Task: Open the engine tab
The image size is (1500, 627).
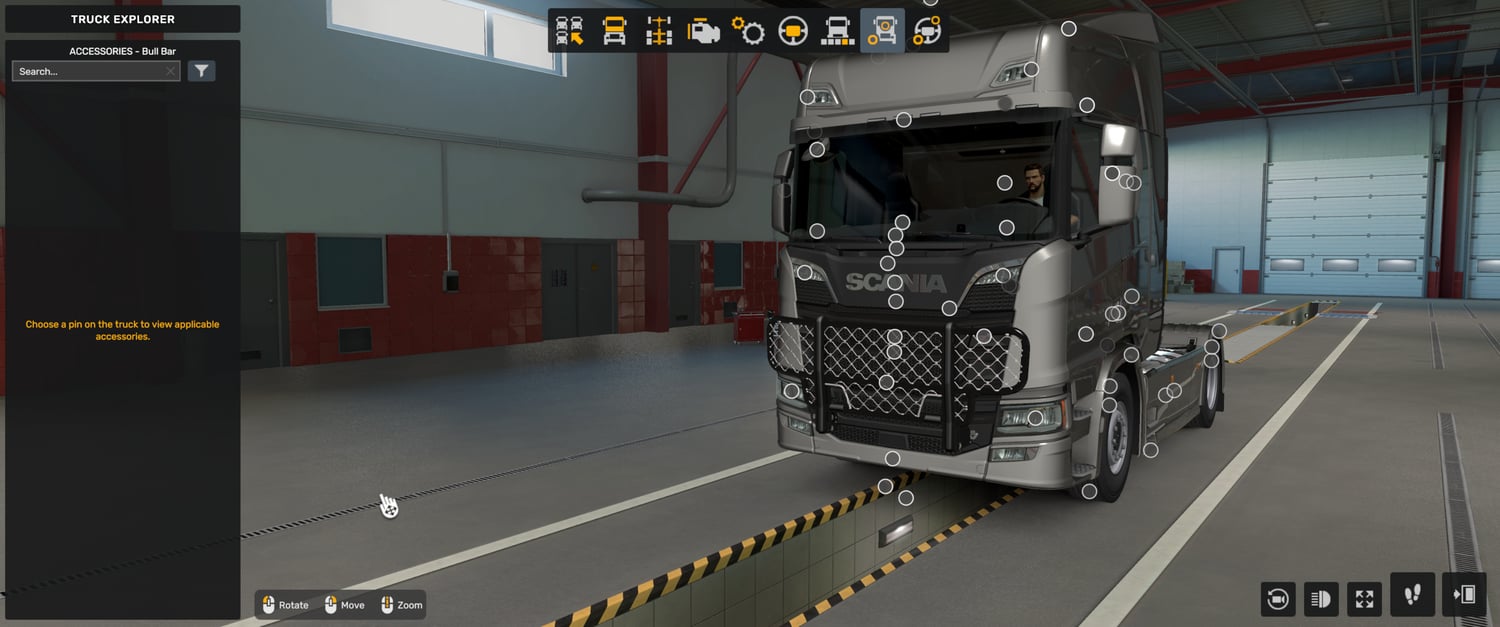Action: click(x=704, y=31)
